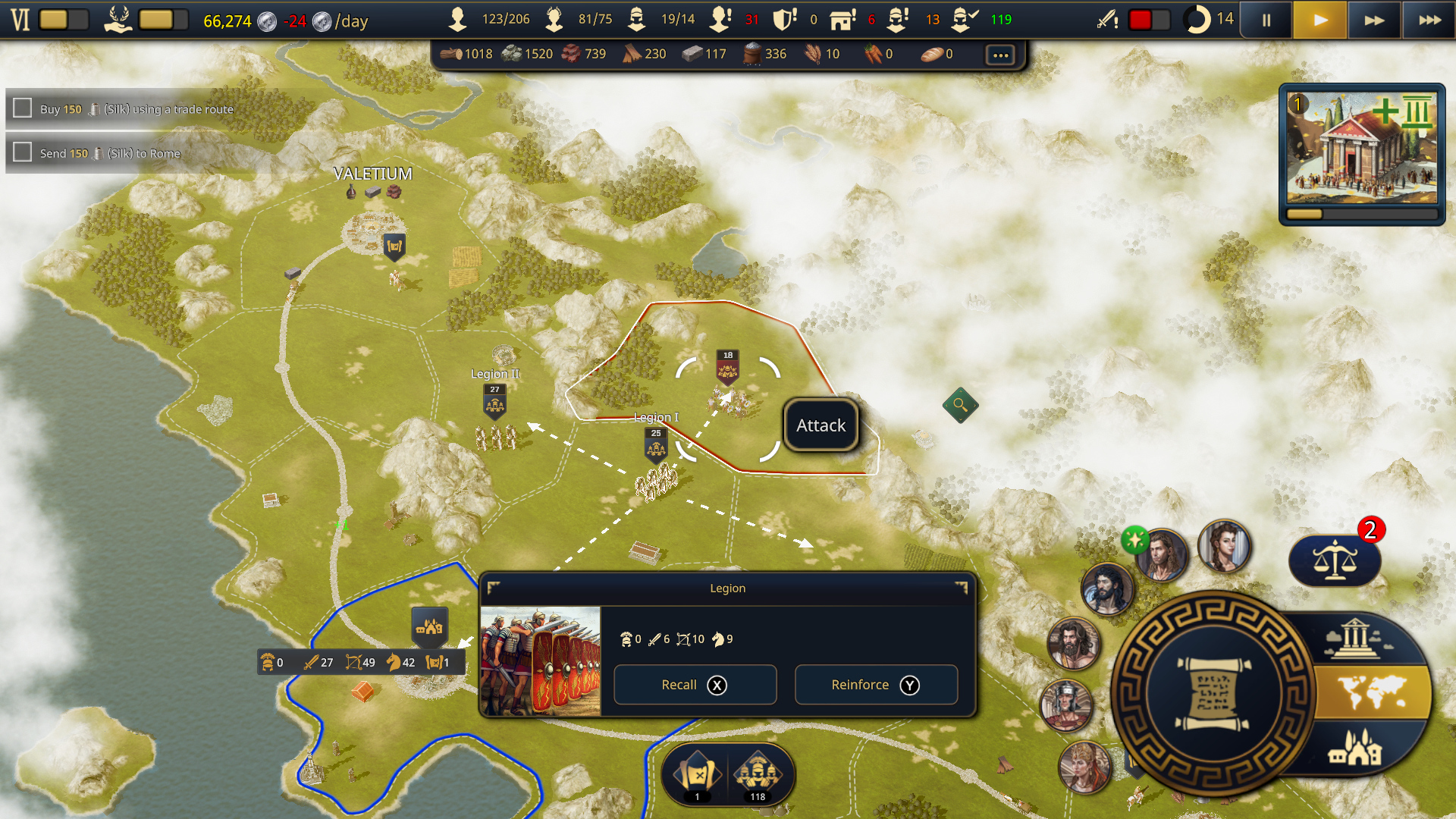Check the Send 150 Silk to Rome objective
Viewport: 1456px width, 819px height.
coord(20,152)
